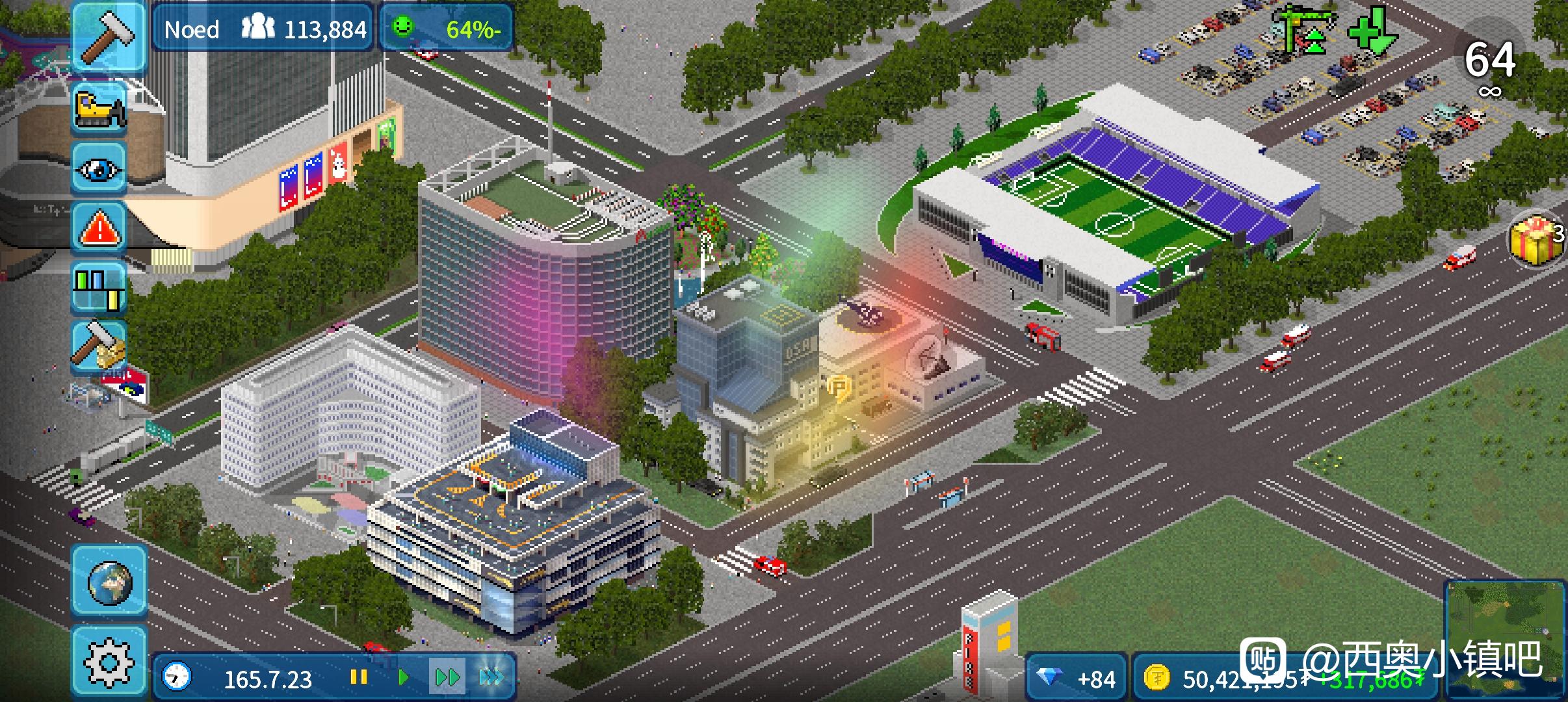The width and height of the screenshot is (1568, 702).
Task: Open the 64% happiness rating panel
Action: tap(447, 29)
